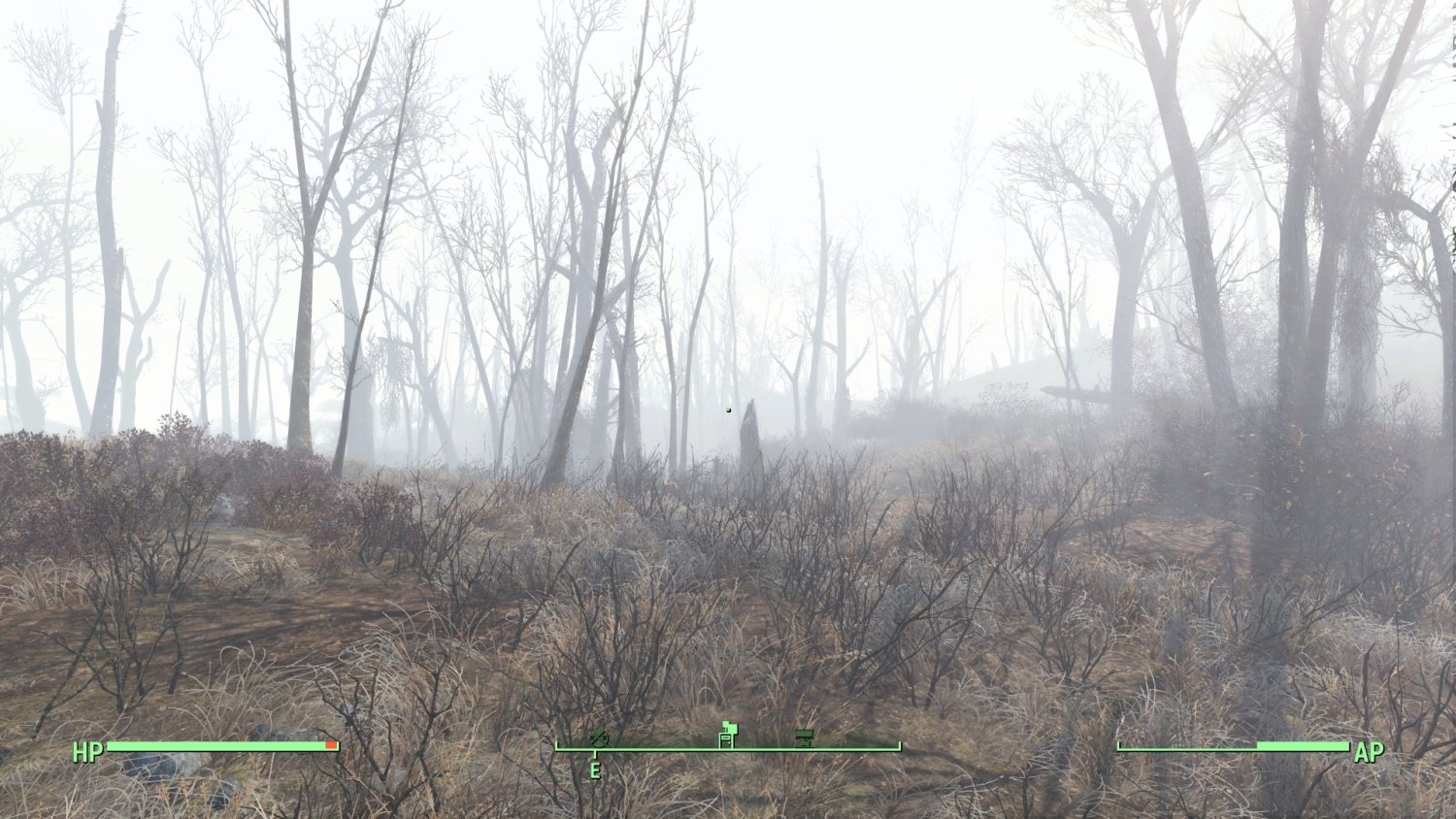Screen dimensions: 1456x819
Task: Click the HP label on the health bar
Action: pyautogui.click(x=85, y=752)
